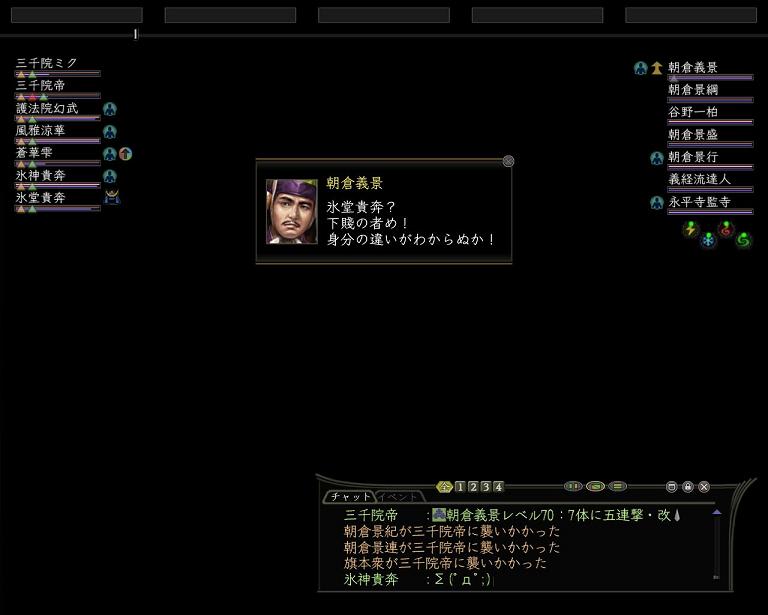The height and width of the screenshot is (615, 768).
Task: Choose chat channel filter 1
Action: point(460,487)
